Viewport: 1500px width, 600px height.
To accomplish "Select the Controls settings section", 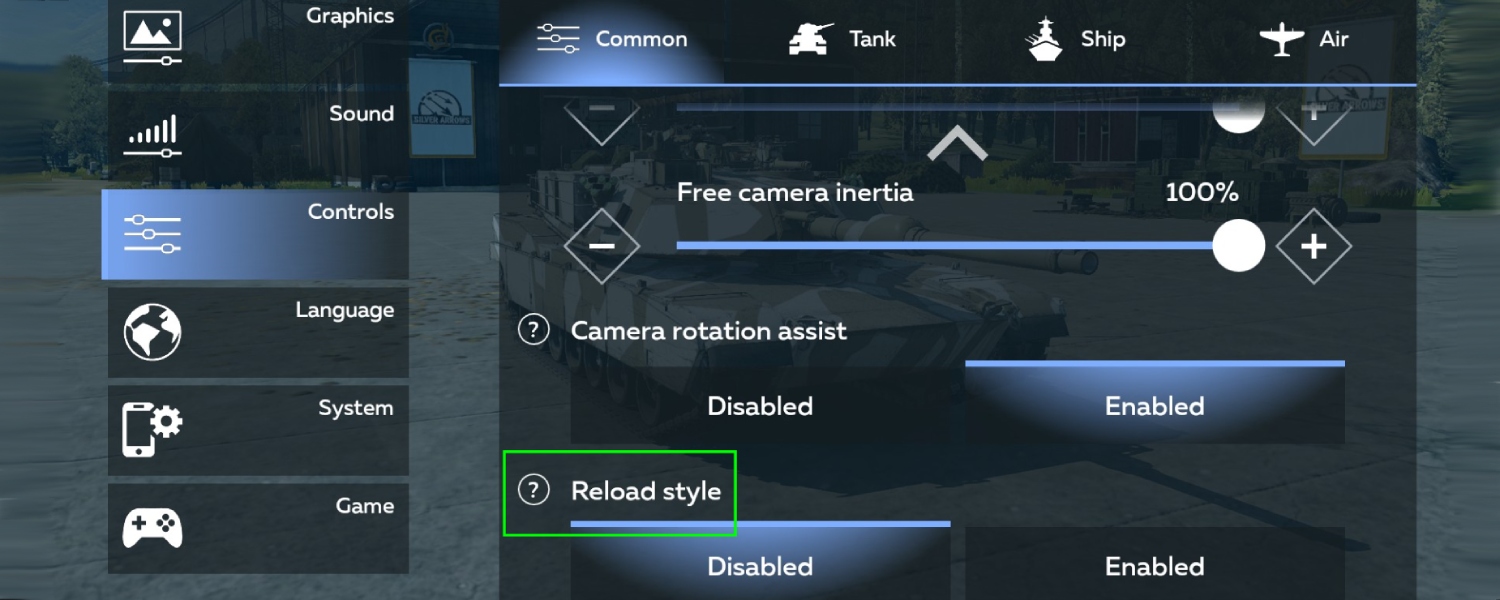I will [x=257, y=234].
